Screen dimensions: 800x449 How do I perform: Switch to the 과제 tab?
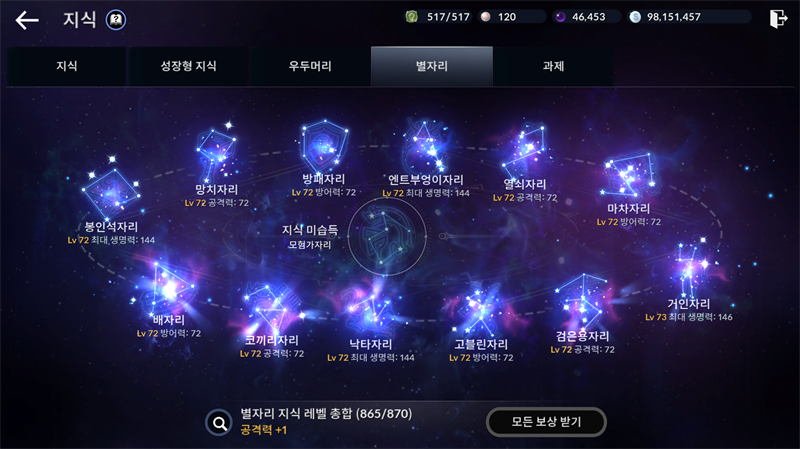[553, 67]
